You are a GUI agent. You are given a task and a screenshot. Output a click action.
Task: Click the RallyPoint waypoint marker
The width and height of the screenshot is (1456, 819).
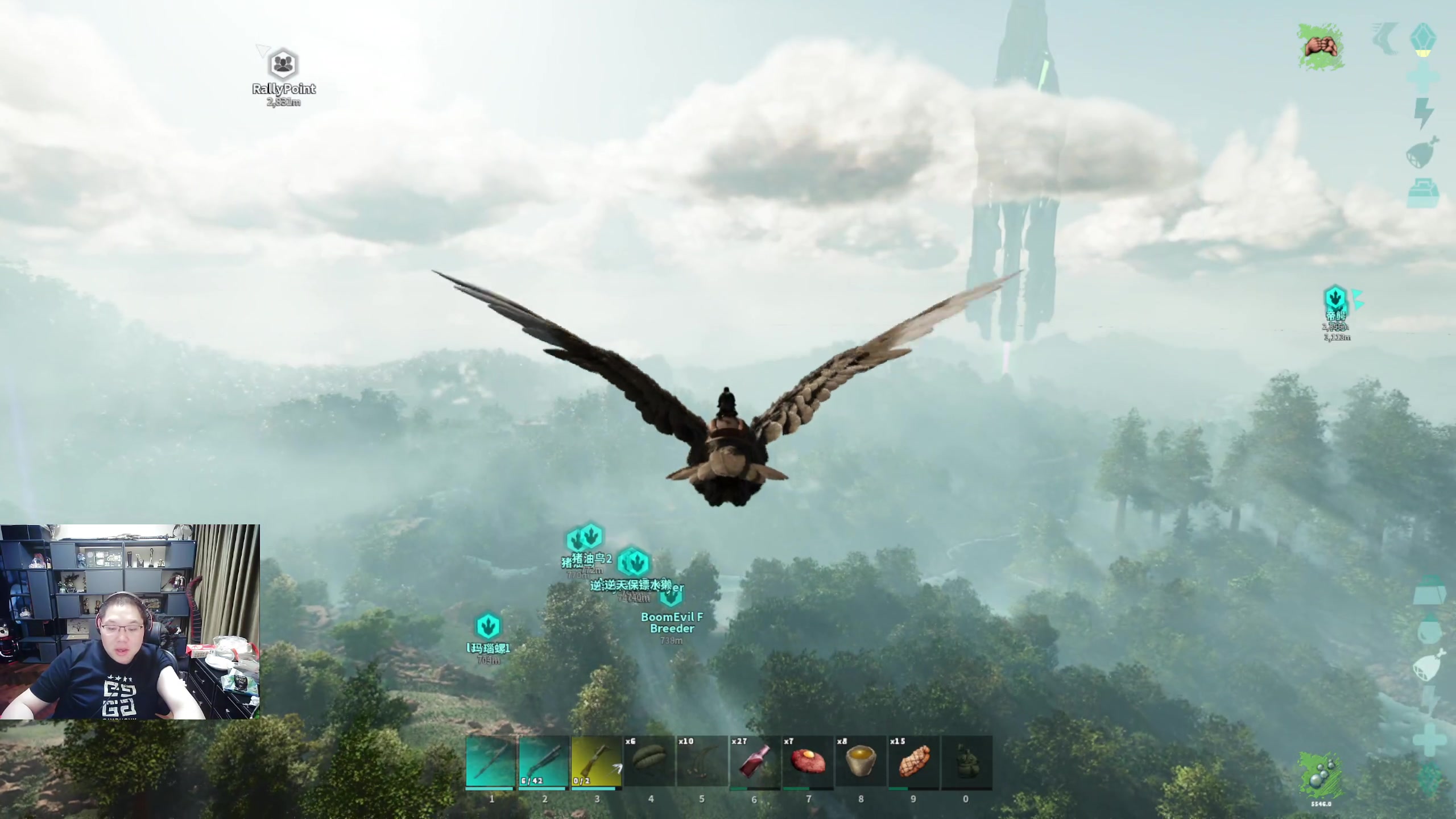coord(283,65)
